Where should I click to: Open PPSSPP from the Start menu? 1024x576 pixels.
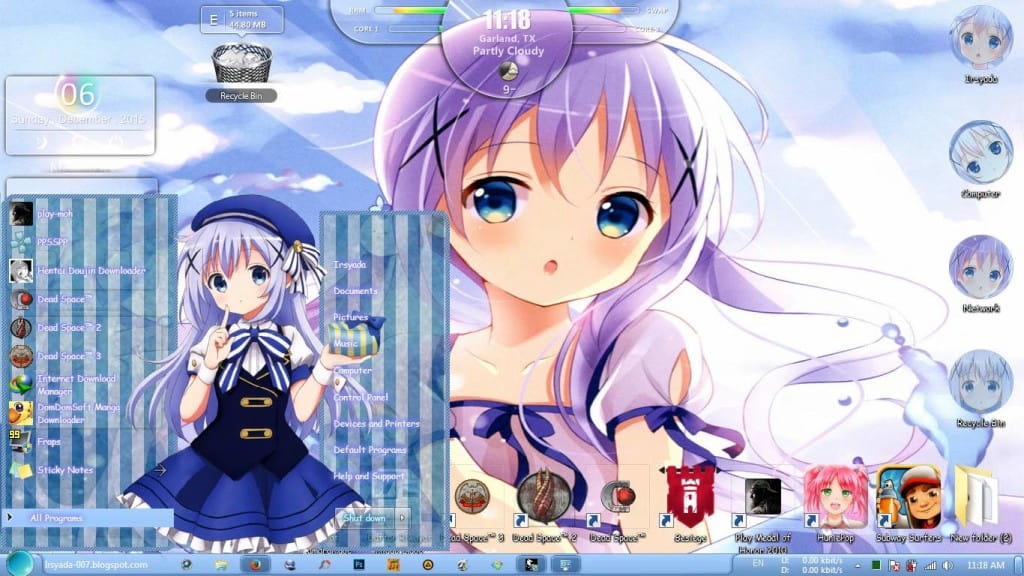(x=51, y=241)
